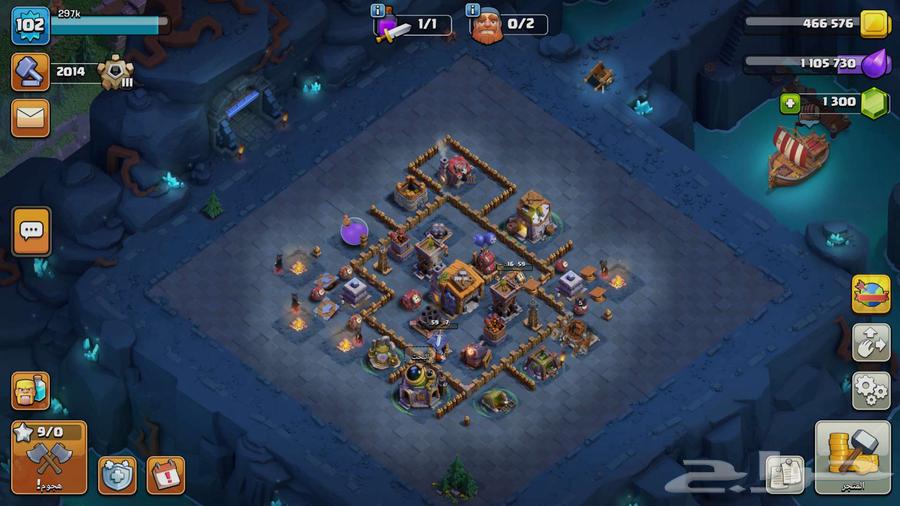
Task: Open the shield with plus icon
Action: pos(117,475)
